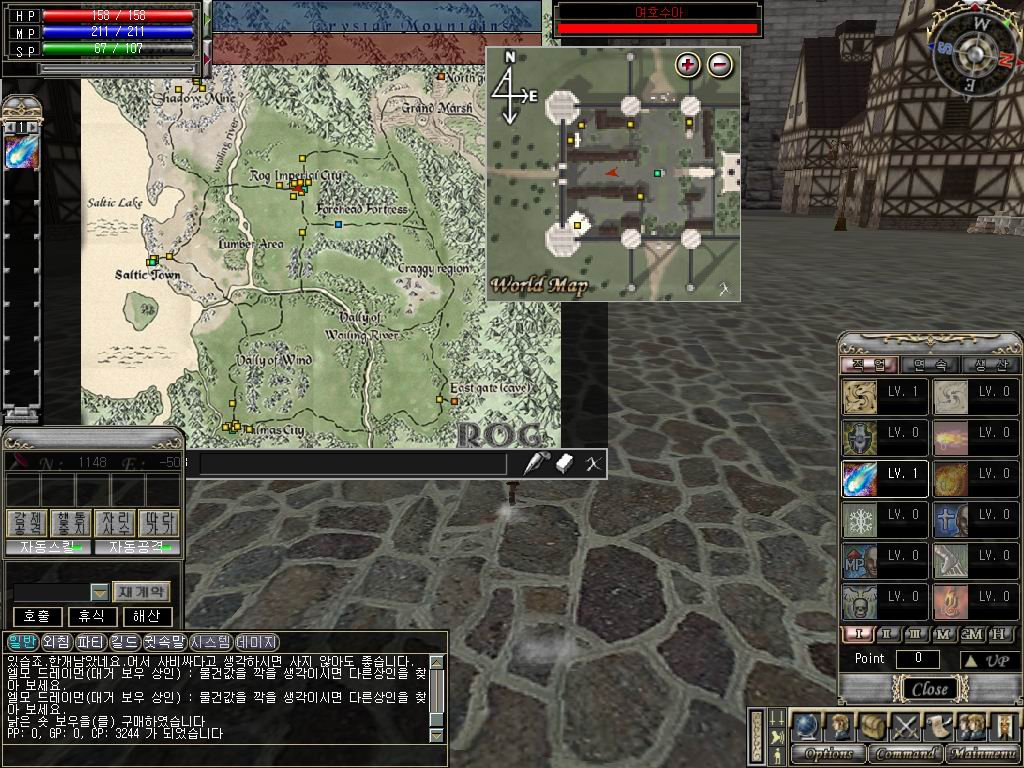Select the eraser tool on the world map toolbar
This screenshot has height=768, width=1024.
point(565,463)
